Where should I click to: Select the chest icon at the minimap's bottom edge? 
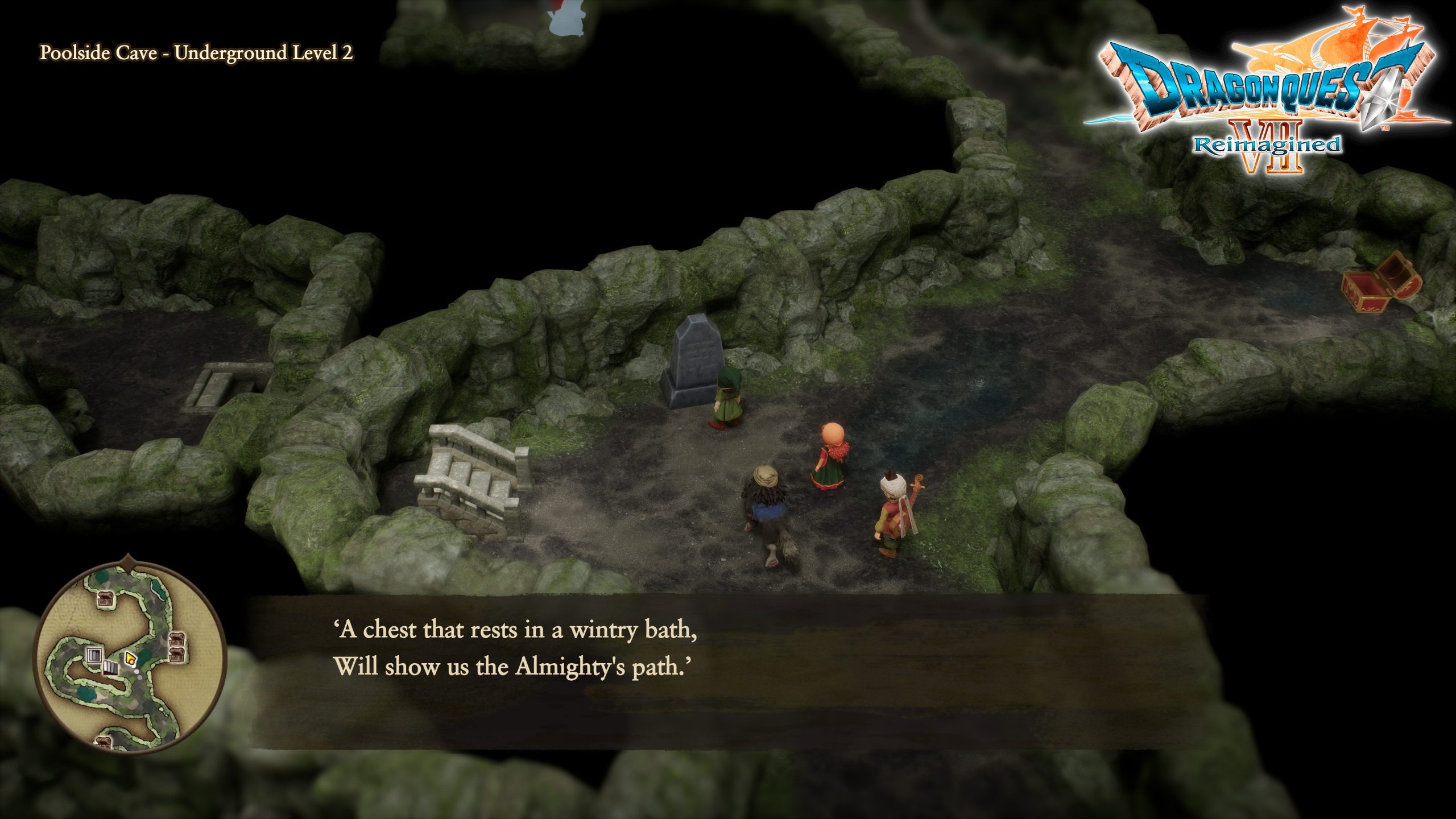pyautogui.click(x=104, y=742)
